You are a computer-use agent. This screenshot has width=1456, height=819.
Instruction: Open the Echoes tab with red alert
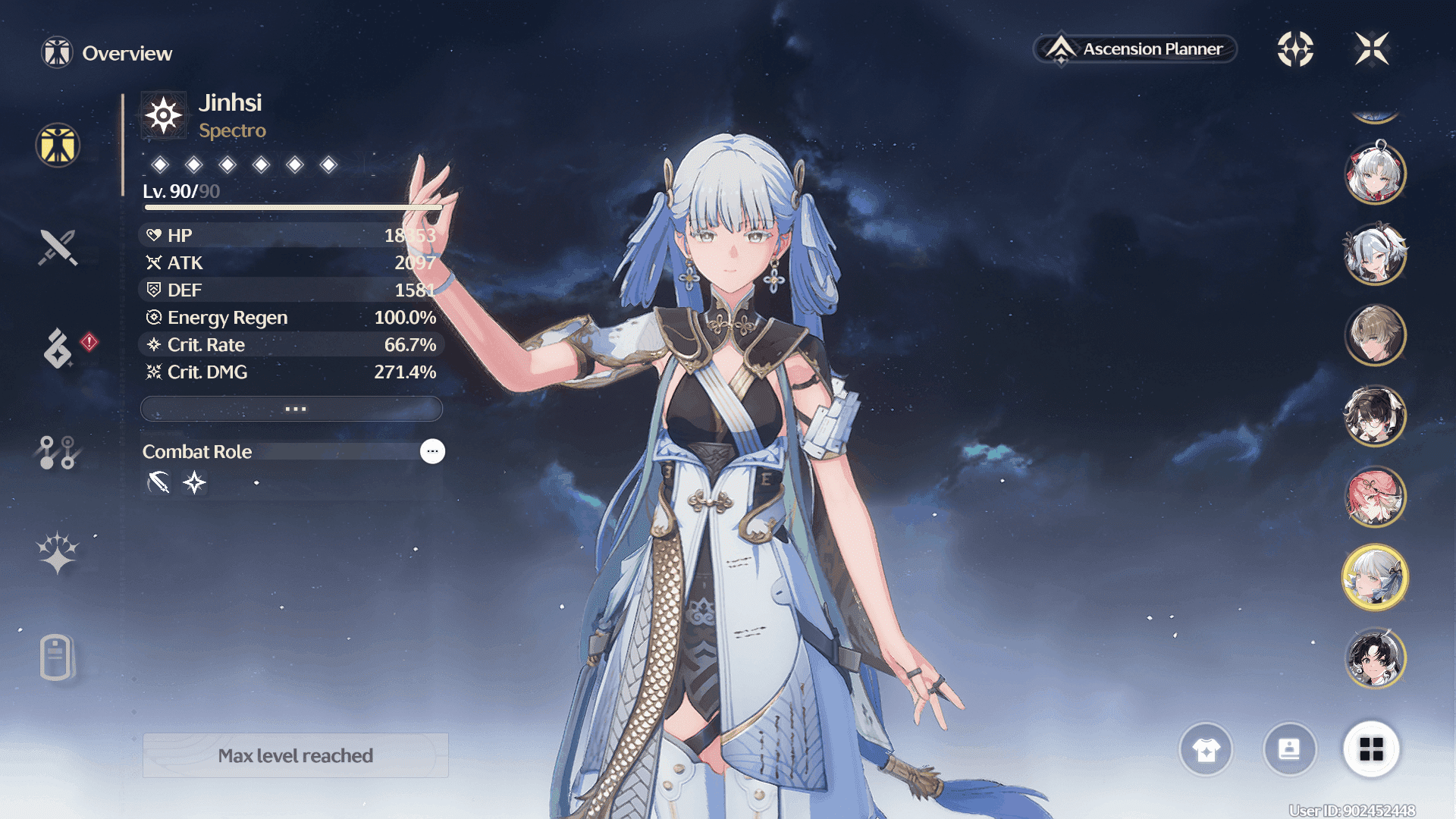pos(58,348)
